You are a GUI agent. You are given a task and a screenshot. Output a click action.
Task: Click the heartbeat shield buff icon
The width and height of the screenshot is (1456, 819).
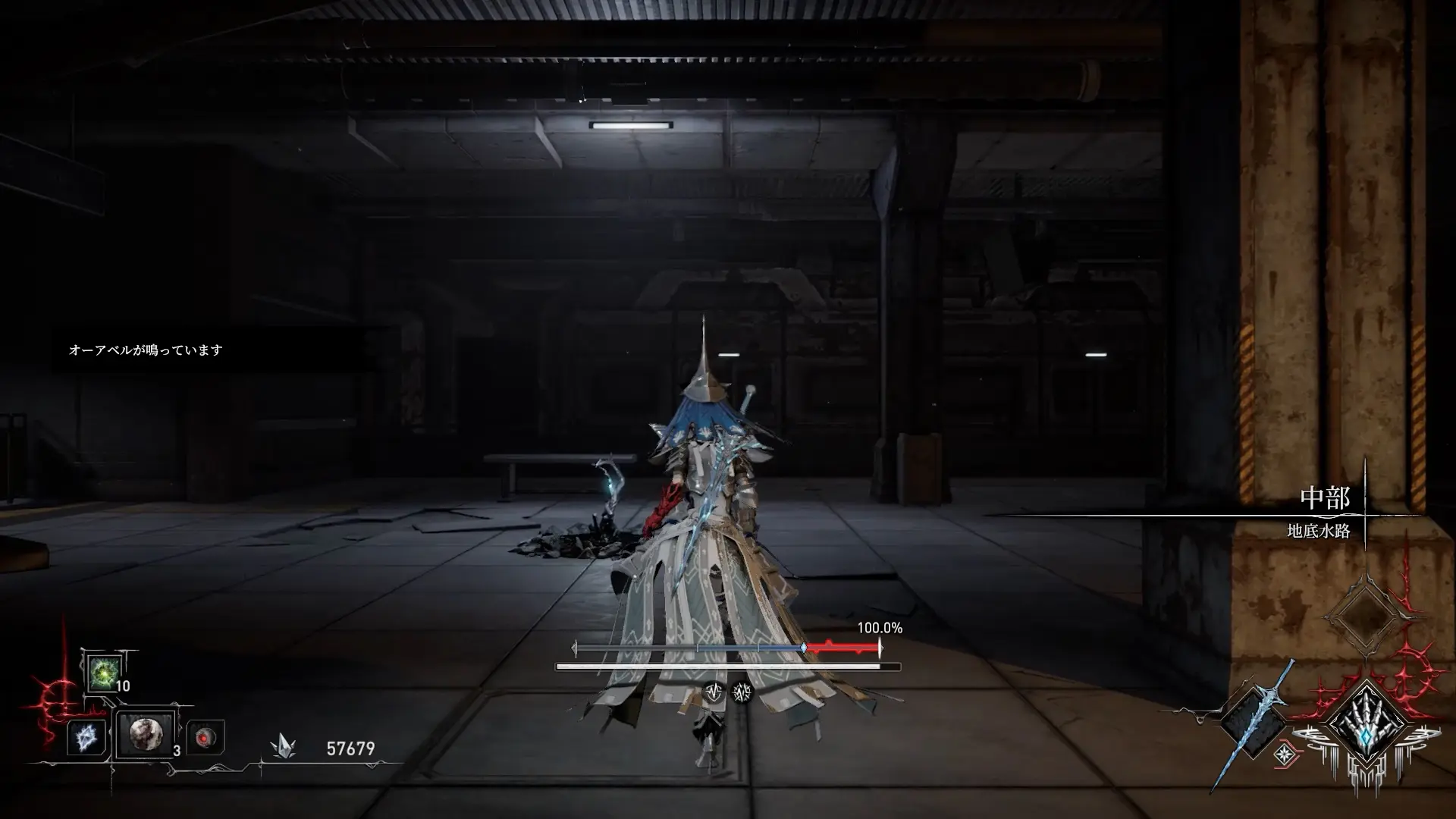pos(714,692)
